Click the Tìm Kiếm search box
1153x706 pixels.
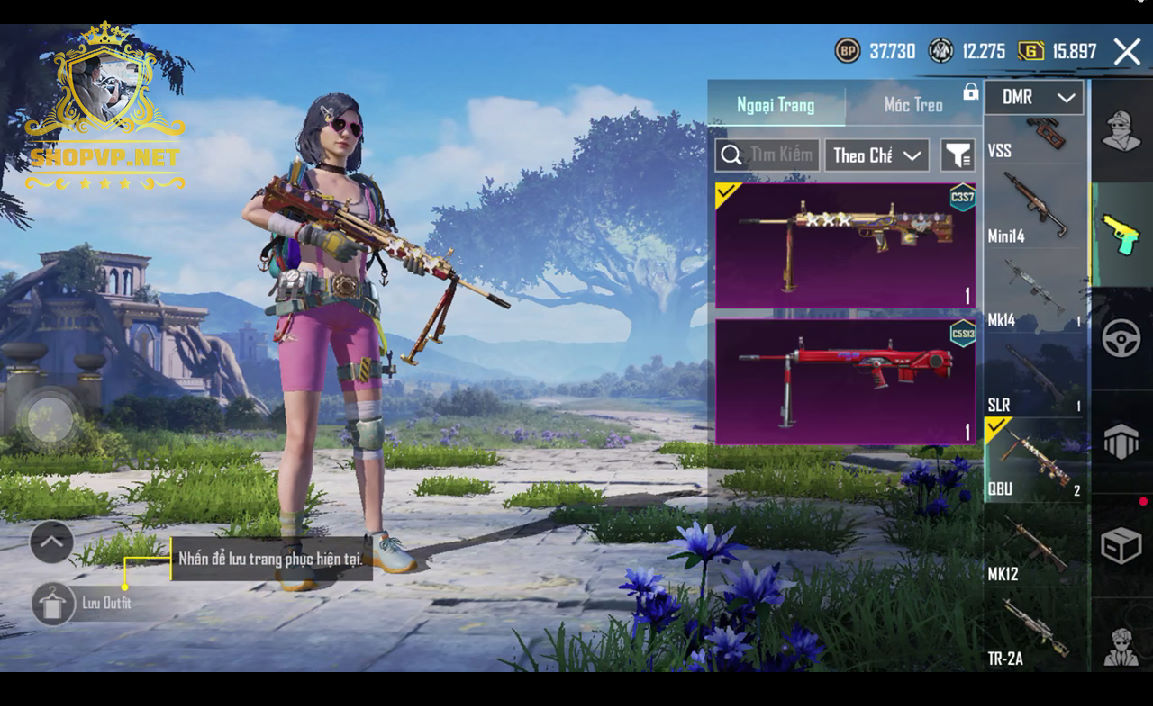(x=767, y=155)
